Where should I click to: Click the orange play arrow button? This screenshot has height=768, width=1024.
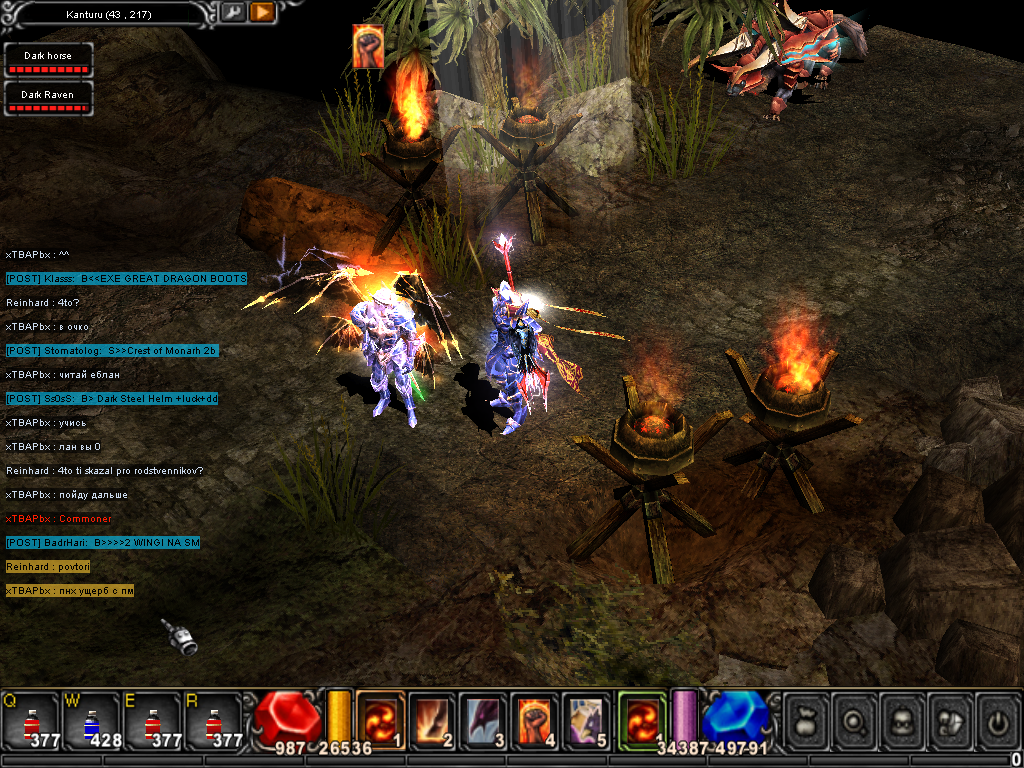point(262,12)
